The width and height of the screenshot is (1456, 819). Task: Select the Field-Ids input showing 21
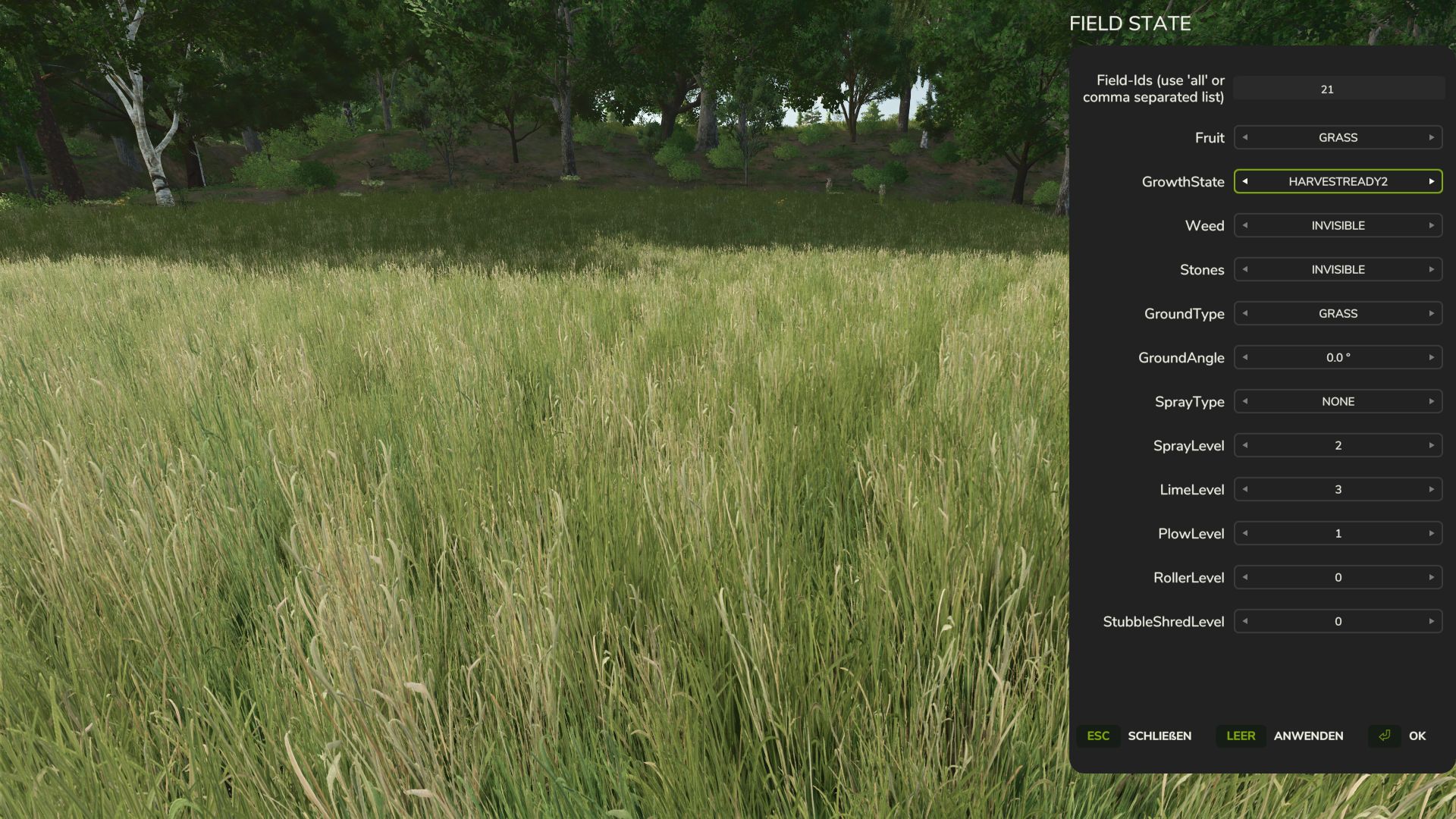tap(1337, 89)
